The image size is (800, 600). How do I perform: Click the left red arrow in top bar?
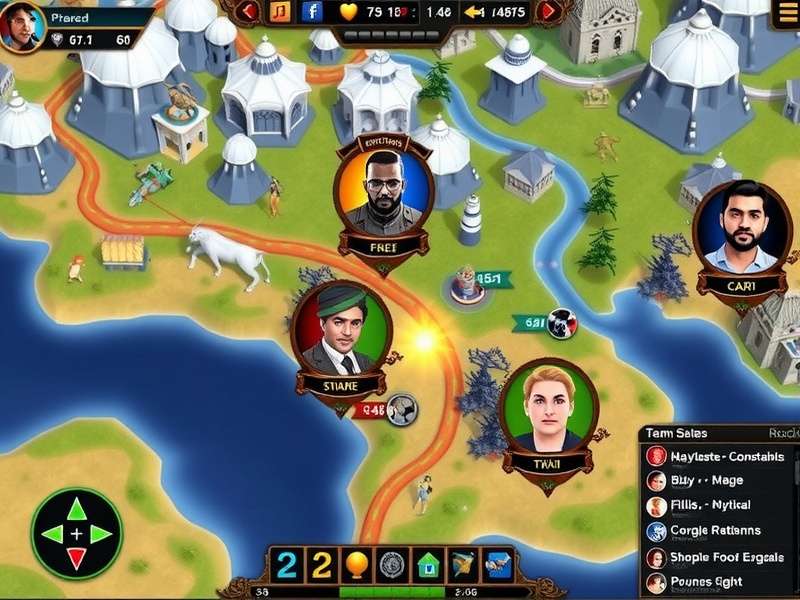click(250, 12)
